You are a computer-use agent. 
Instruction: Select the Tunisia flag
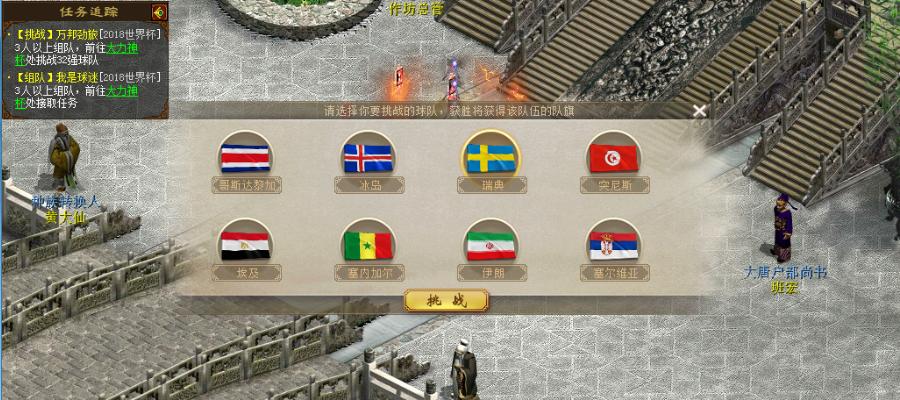pyautogui.click(x=614, y=158)
